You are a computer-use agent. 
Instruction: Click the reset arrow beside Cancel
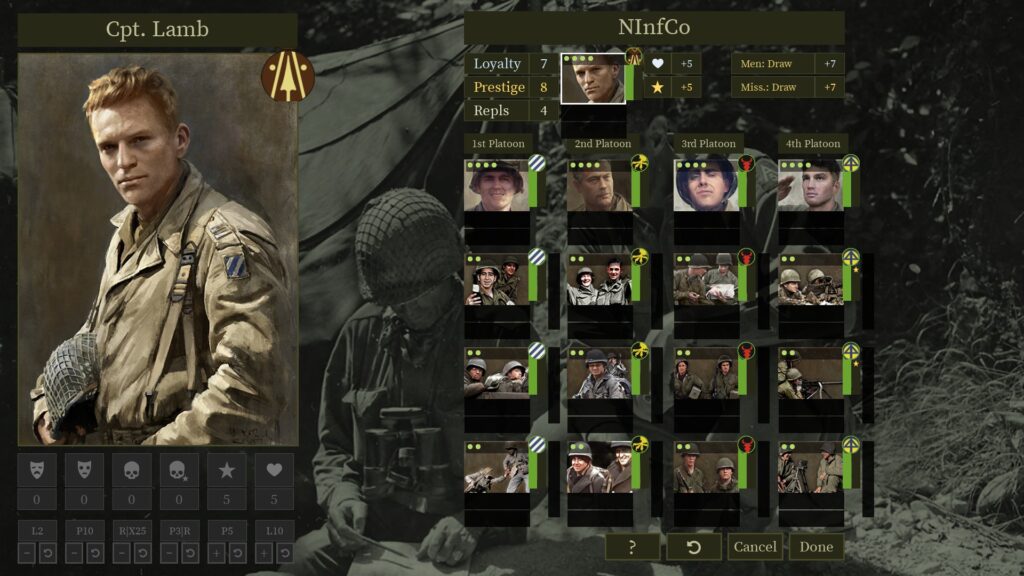click(x=694, y=547)
